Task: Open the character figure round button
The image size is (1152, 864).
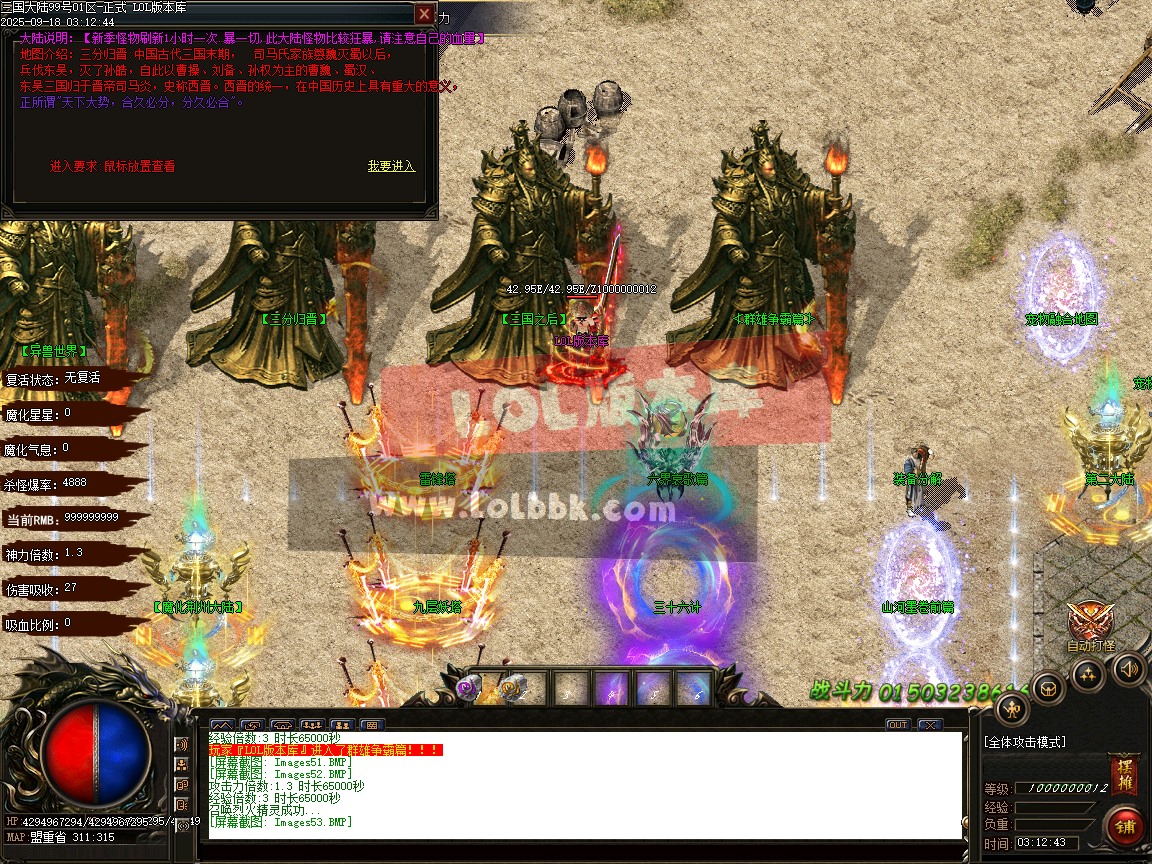Action: coord(1012,709)
